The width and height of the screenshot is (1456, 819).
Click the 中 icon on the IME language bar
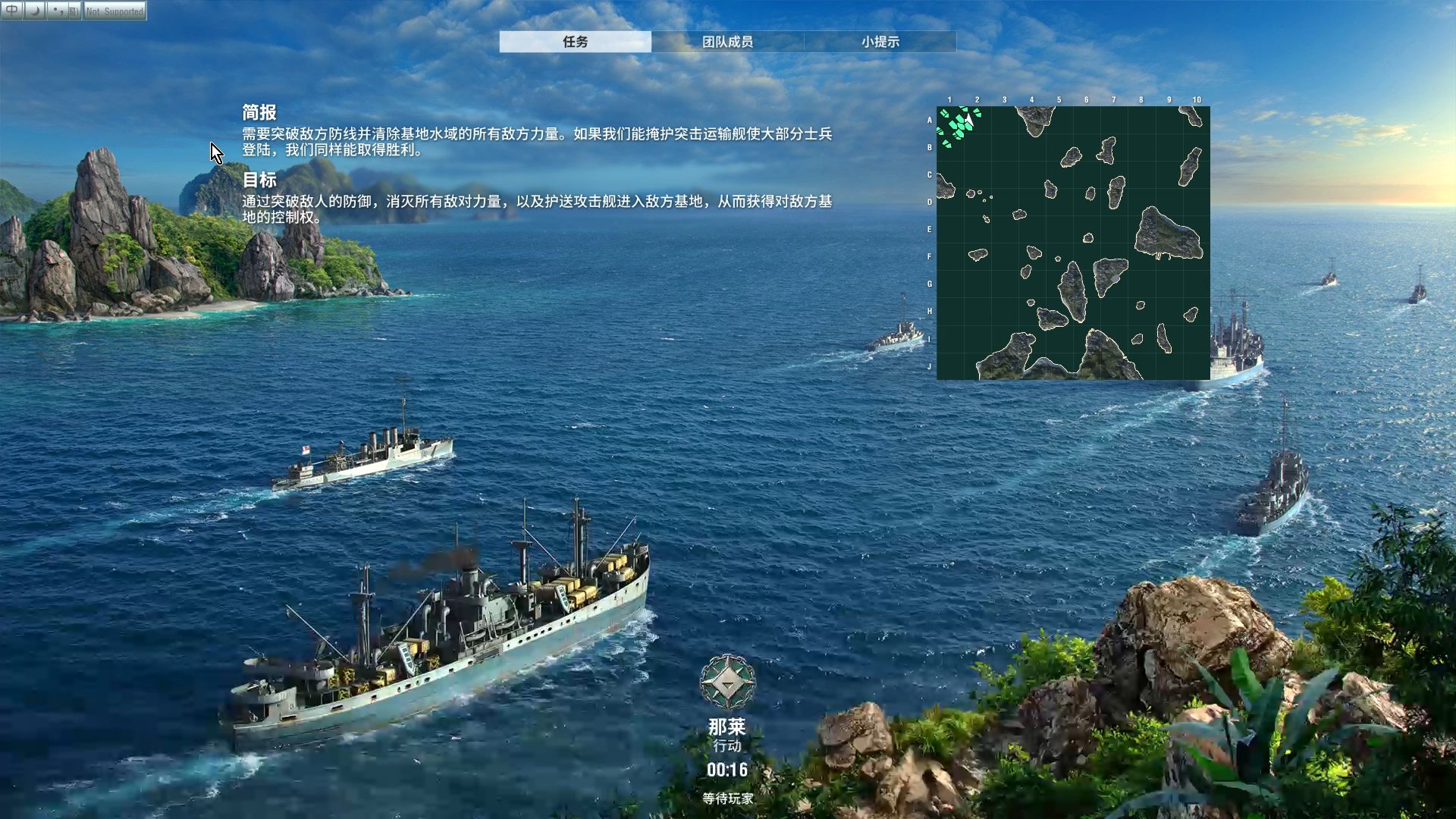pos(11,11)
